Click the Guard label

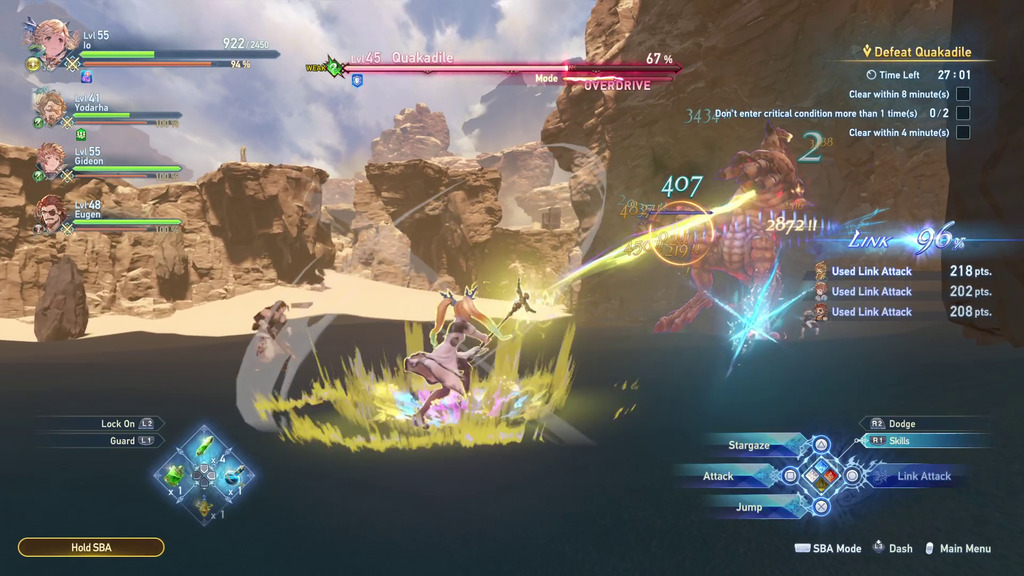point(122,440)
